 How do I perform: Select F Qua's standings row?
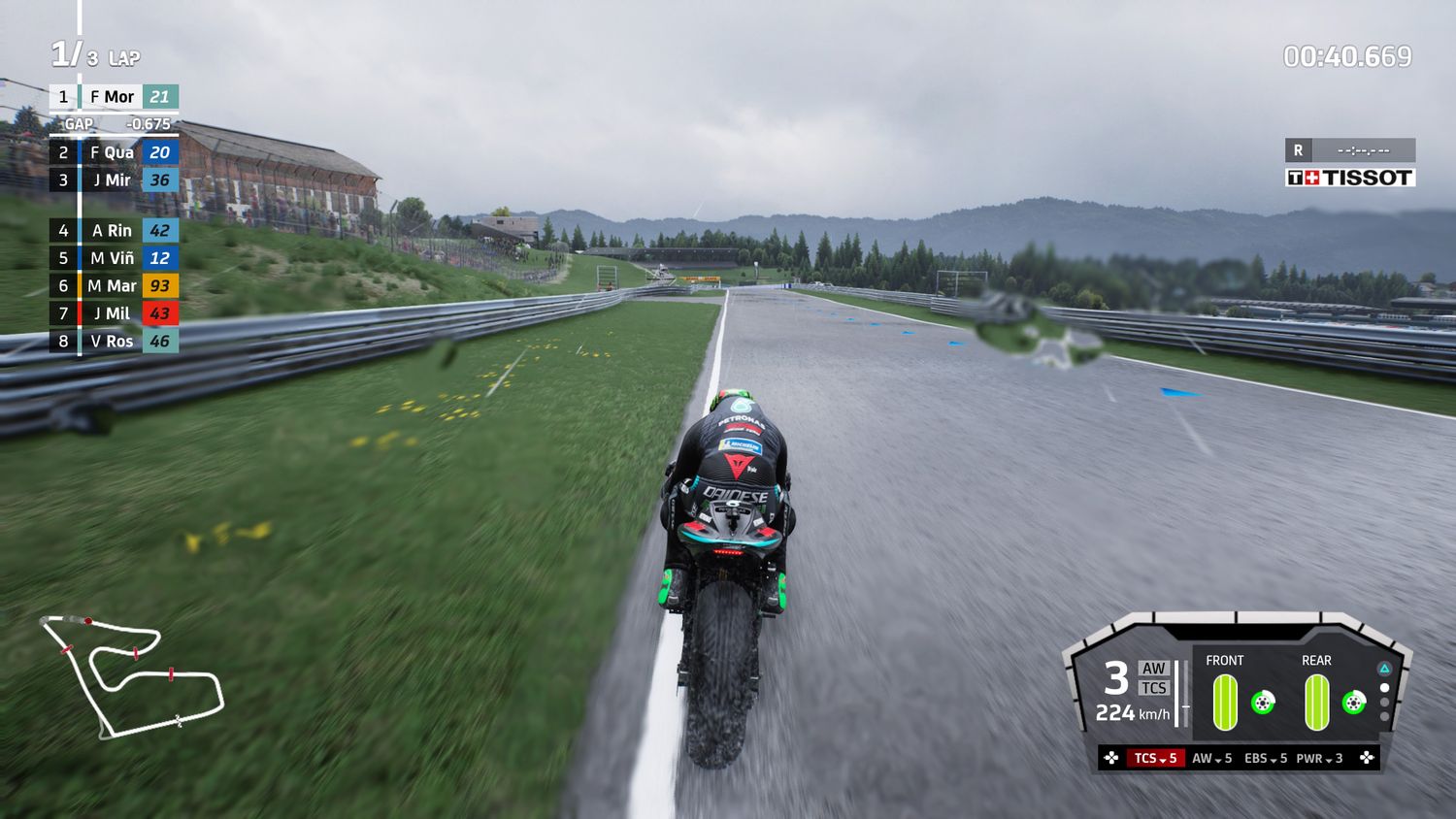[x=114, y=152]
